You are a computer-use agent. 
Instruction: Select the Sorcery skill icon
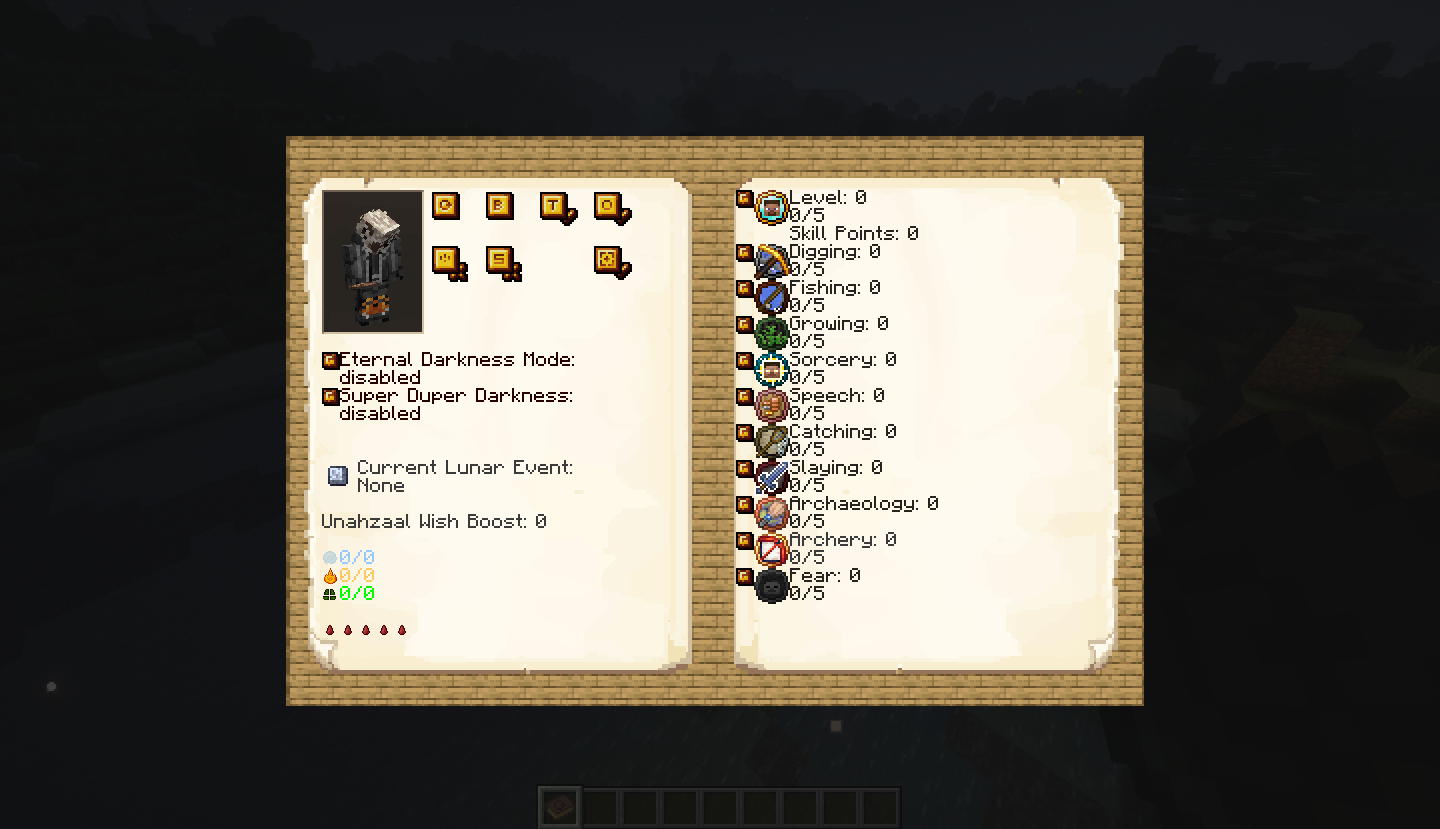(772, 370)
